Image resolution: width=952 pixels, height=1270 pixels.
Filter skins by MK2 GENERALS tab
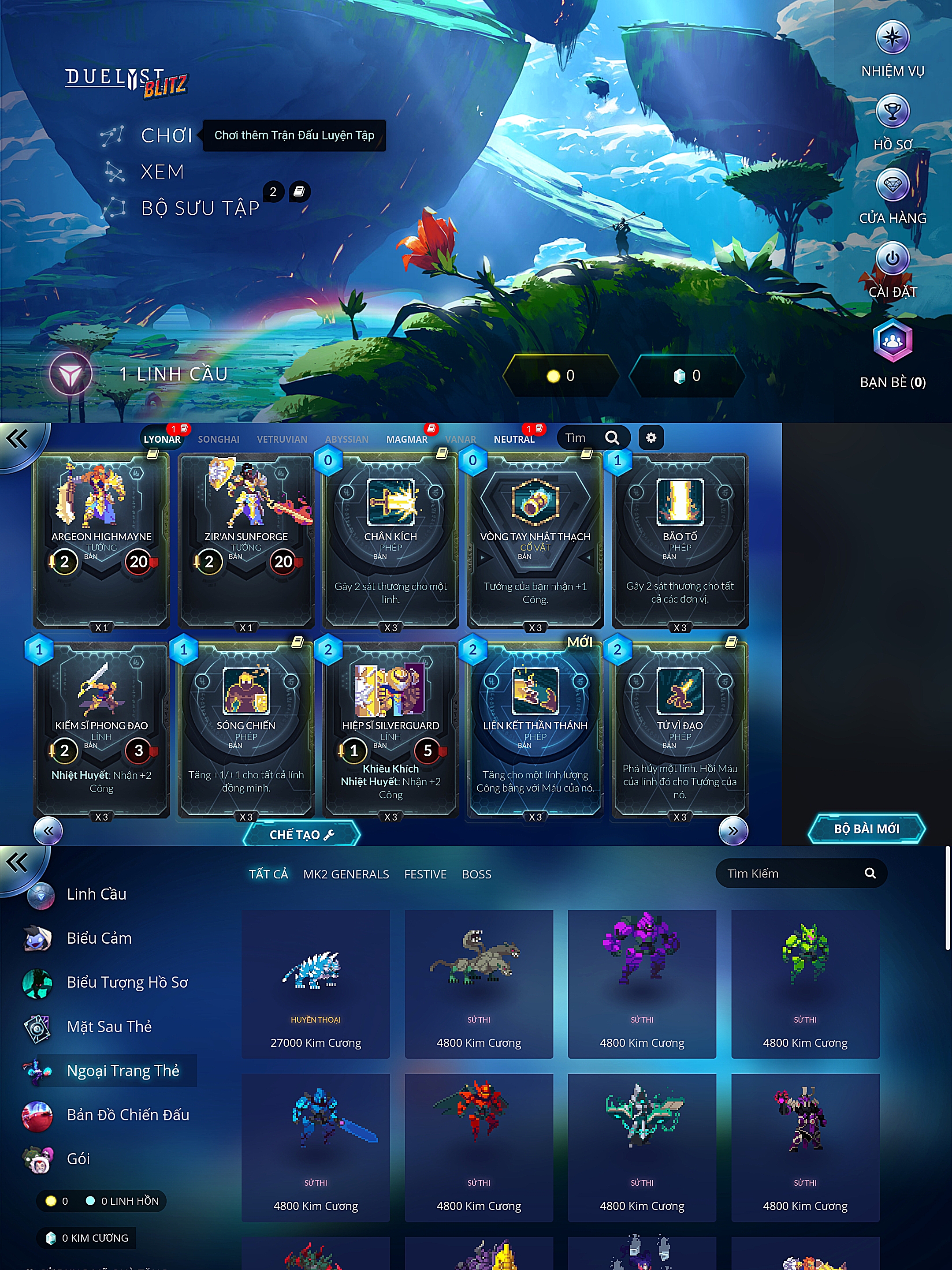(346, 874)
